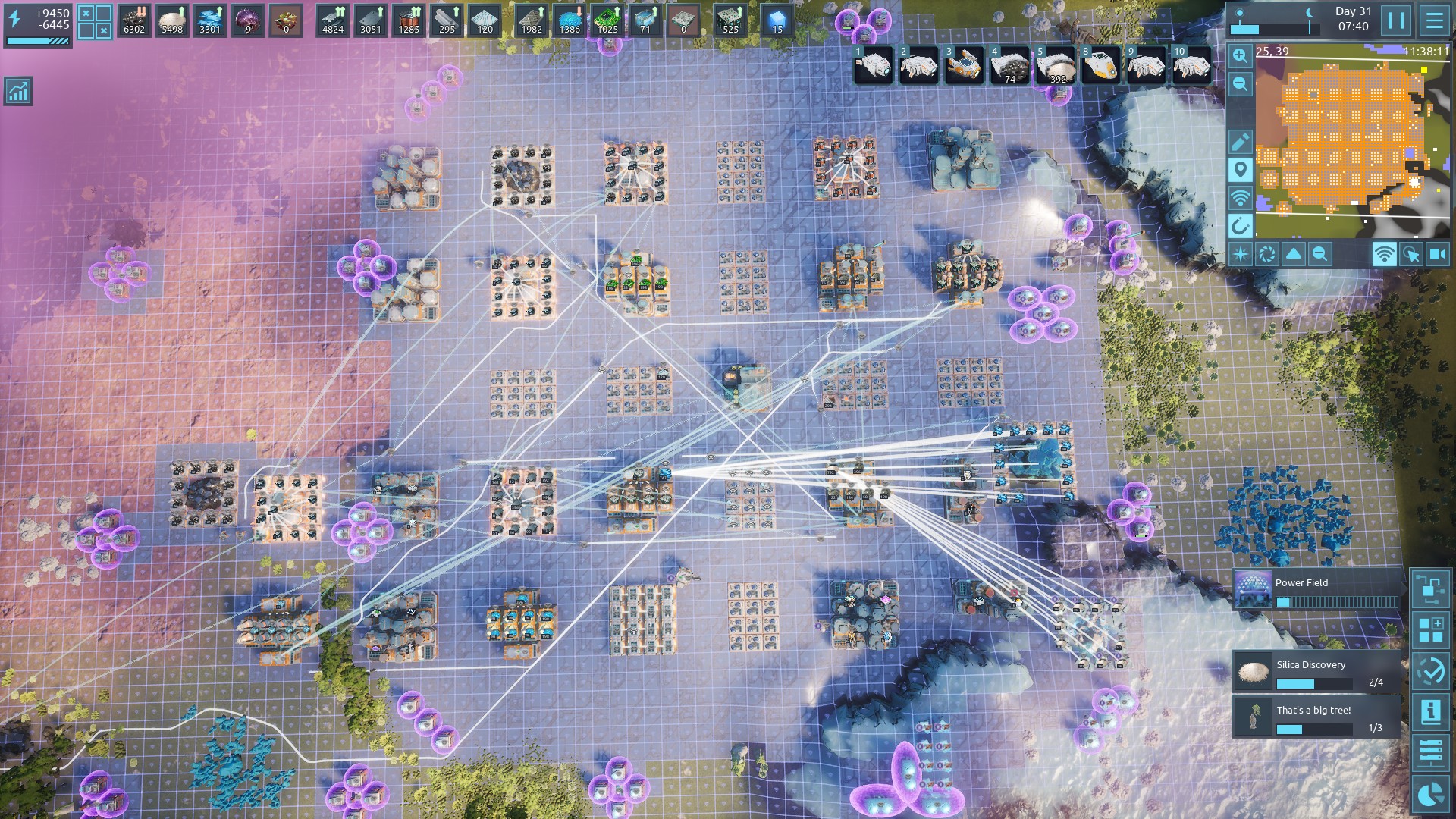Open the info book encyclopedia

coord(1431,711)
